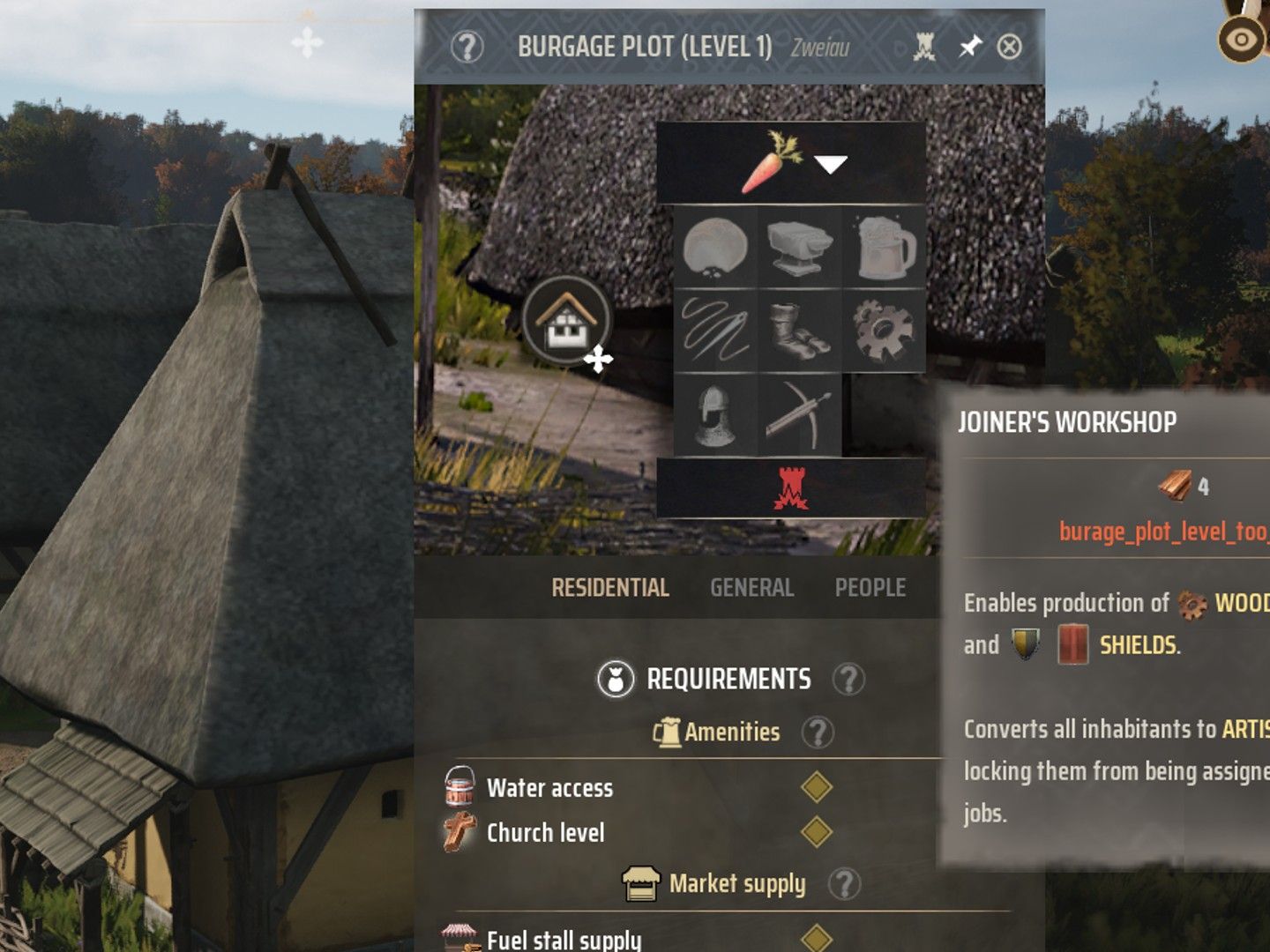Choose the blacksmith anvil extension
Screen dimensions: 1270x952
click(799, 248)
